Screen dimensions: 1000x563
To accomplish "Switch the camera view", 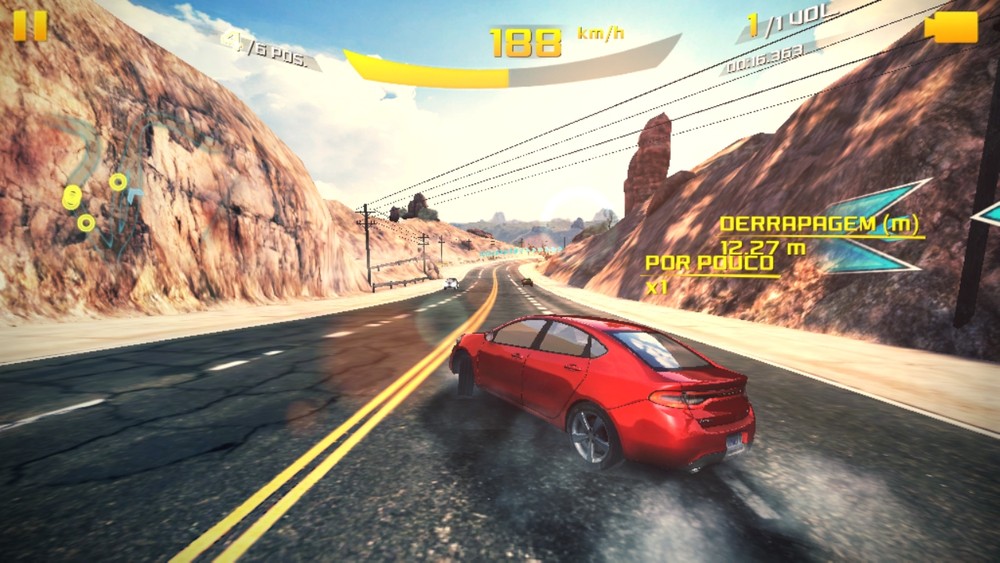I will coord(951,27).
